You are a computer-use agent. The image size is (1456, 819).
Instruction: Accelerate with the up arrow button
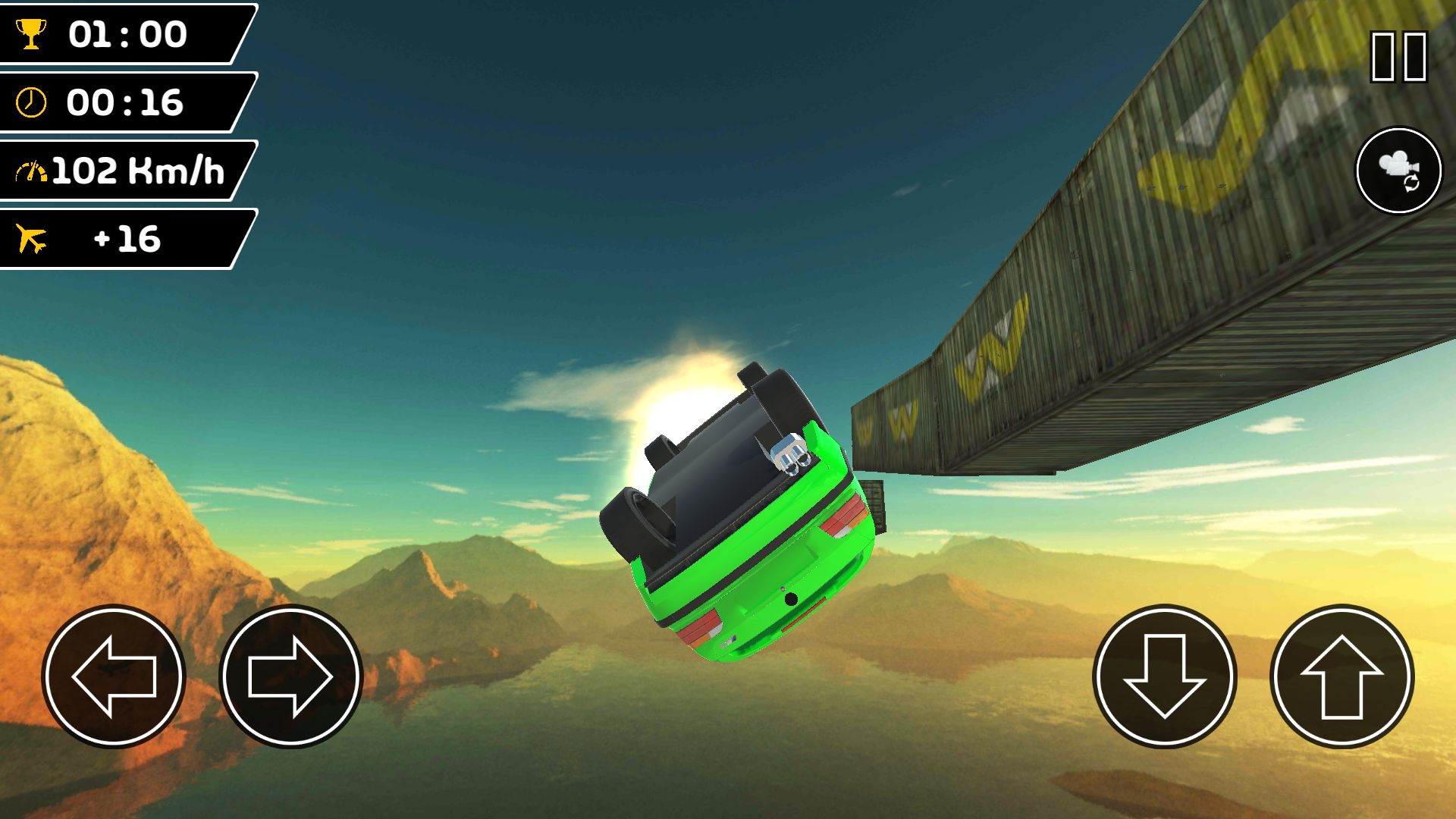1341,676
